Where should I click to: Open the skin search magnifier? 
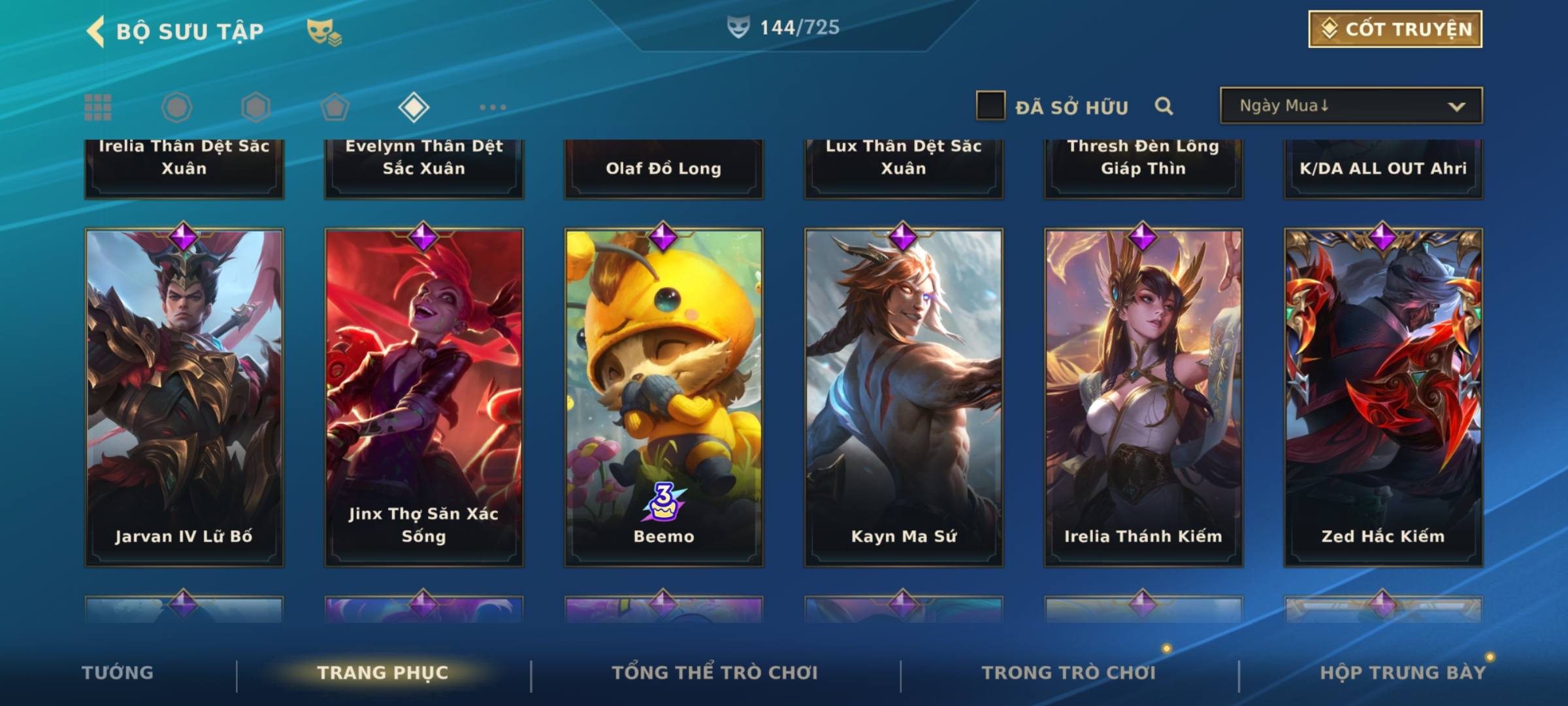[x=1164, y=106]
